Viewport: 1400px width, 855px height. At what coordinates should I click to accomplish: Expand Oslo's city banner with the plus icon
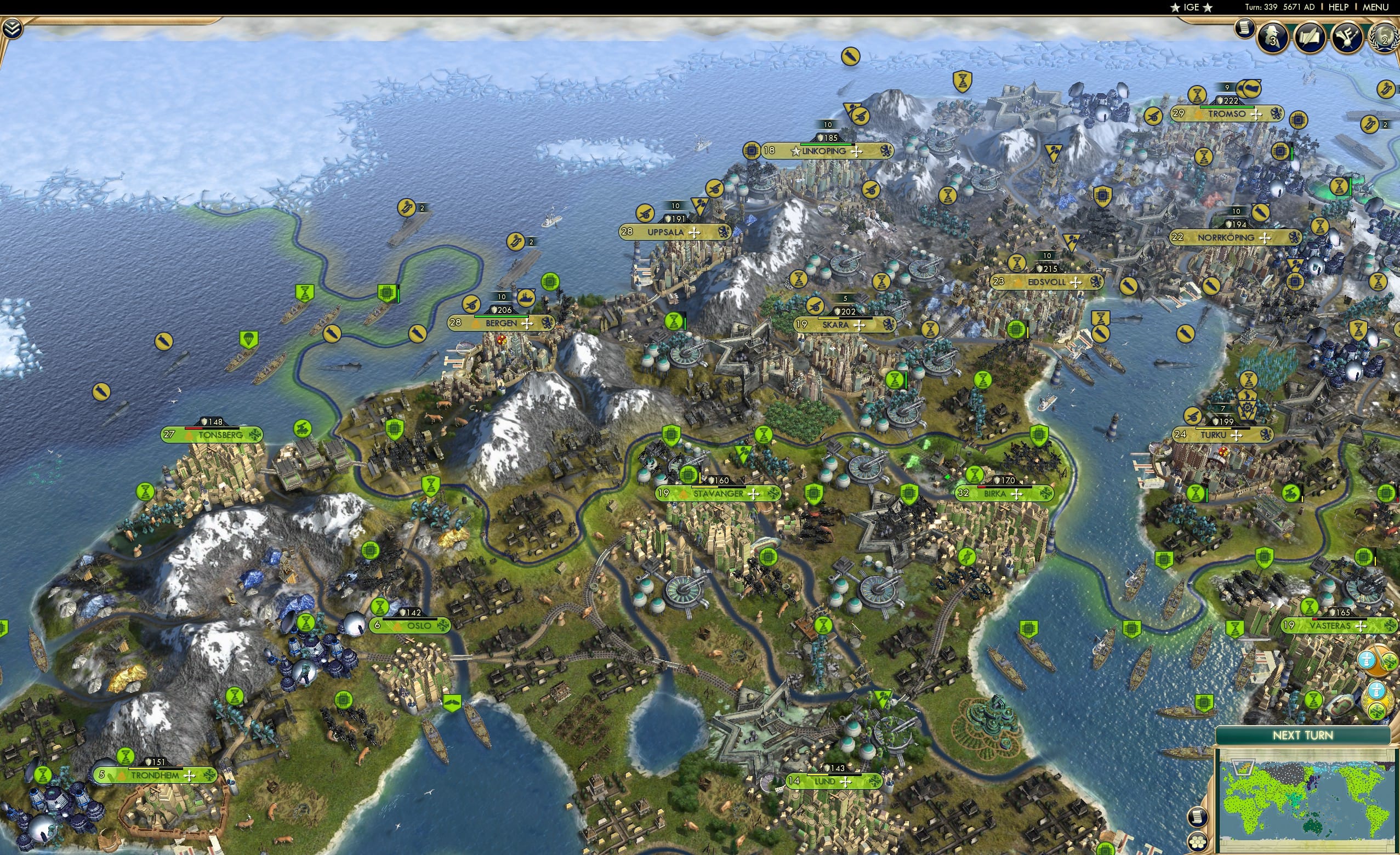pos(436,627)
